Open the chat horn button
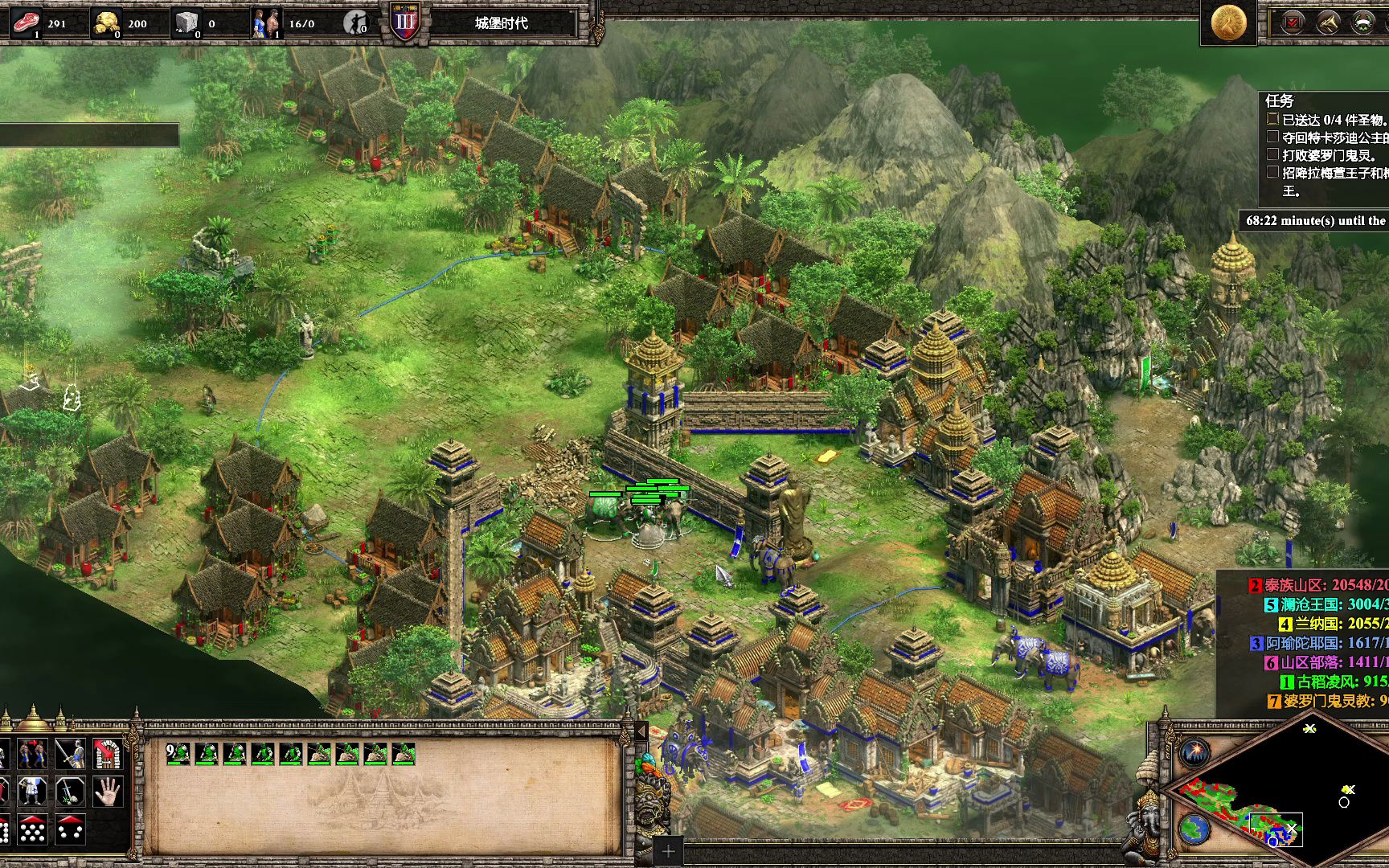 click(x=1327, y=22)
